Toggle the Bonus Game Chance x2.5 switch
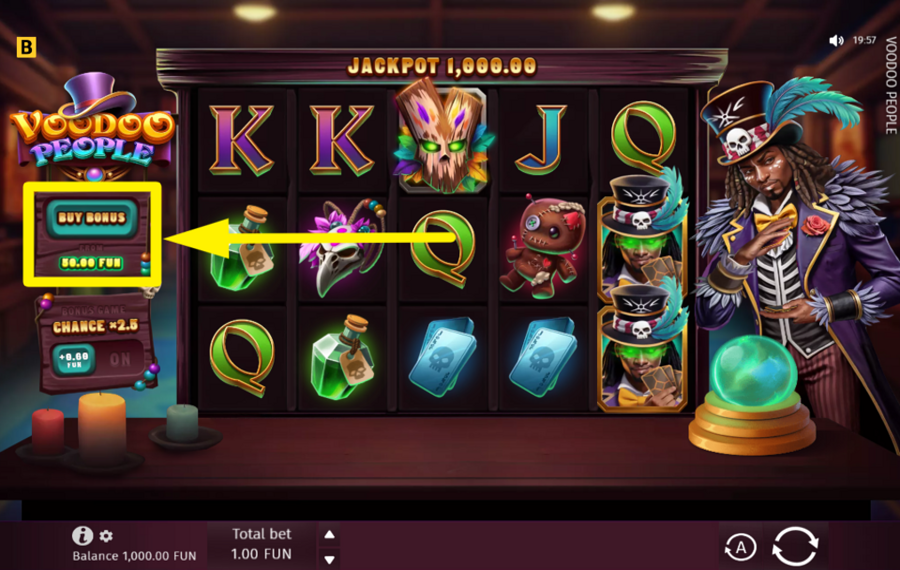The height and width of the screenshot is (570, 900). (x=119, y=358)
